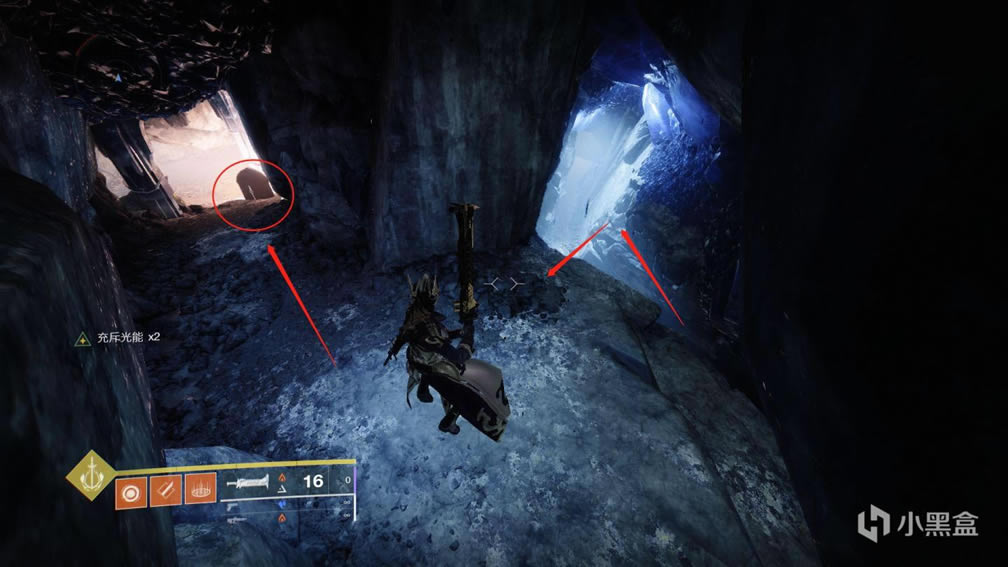
Task: Activate the grenade ability icon
Action: pyautogui.click(x=129, y=494)
